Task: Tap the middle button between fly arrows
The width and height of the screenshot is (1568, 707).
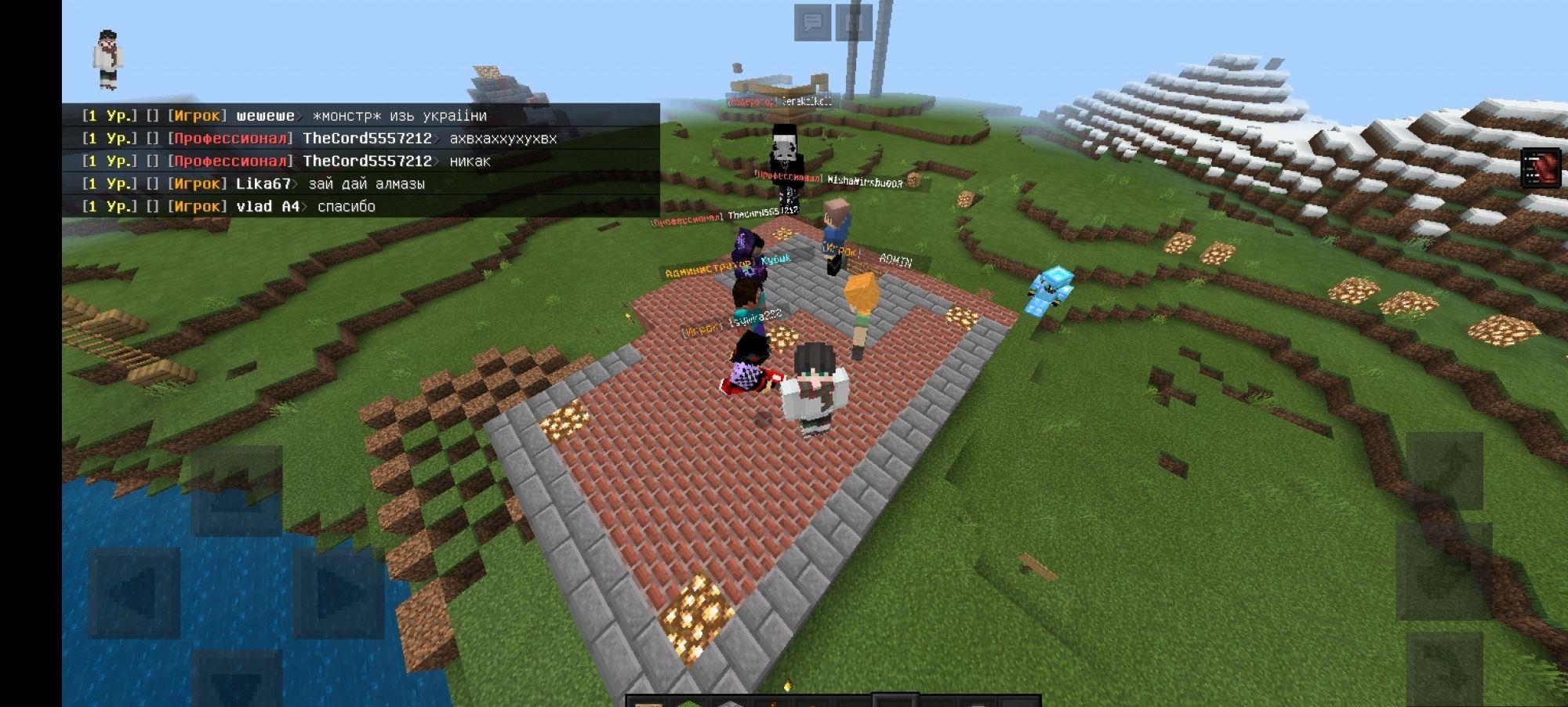Action: 1443,572
